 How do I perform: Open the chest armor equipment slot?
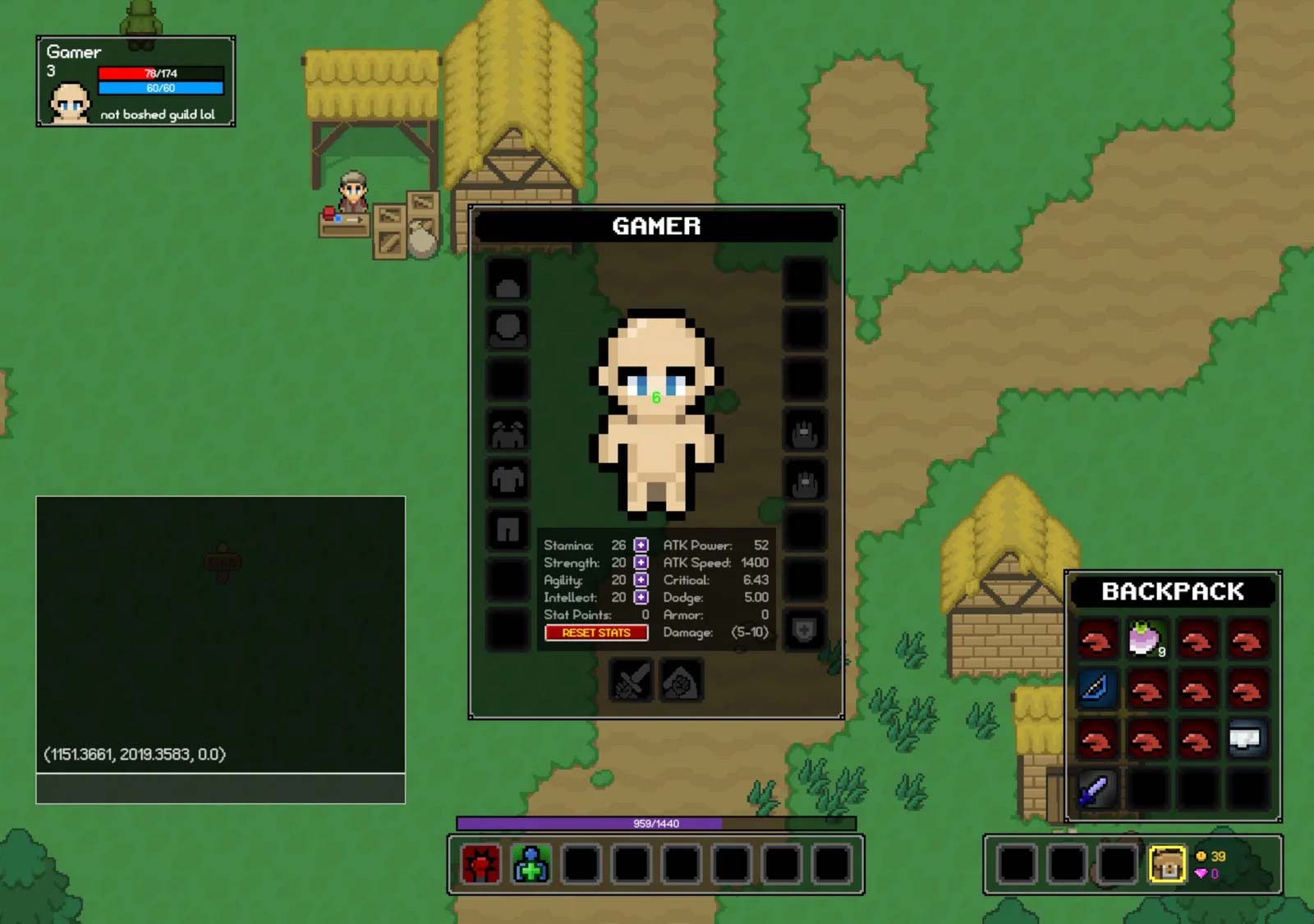point(508,480)
